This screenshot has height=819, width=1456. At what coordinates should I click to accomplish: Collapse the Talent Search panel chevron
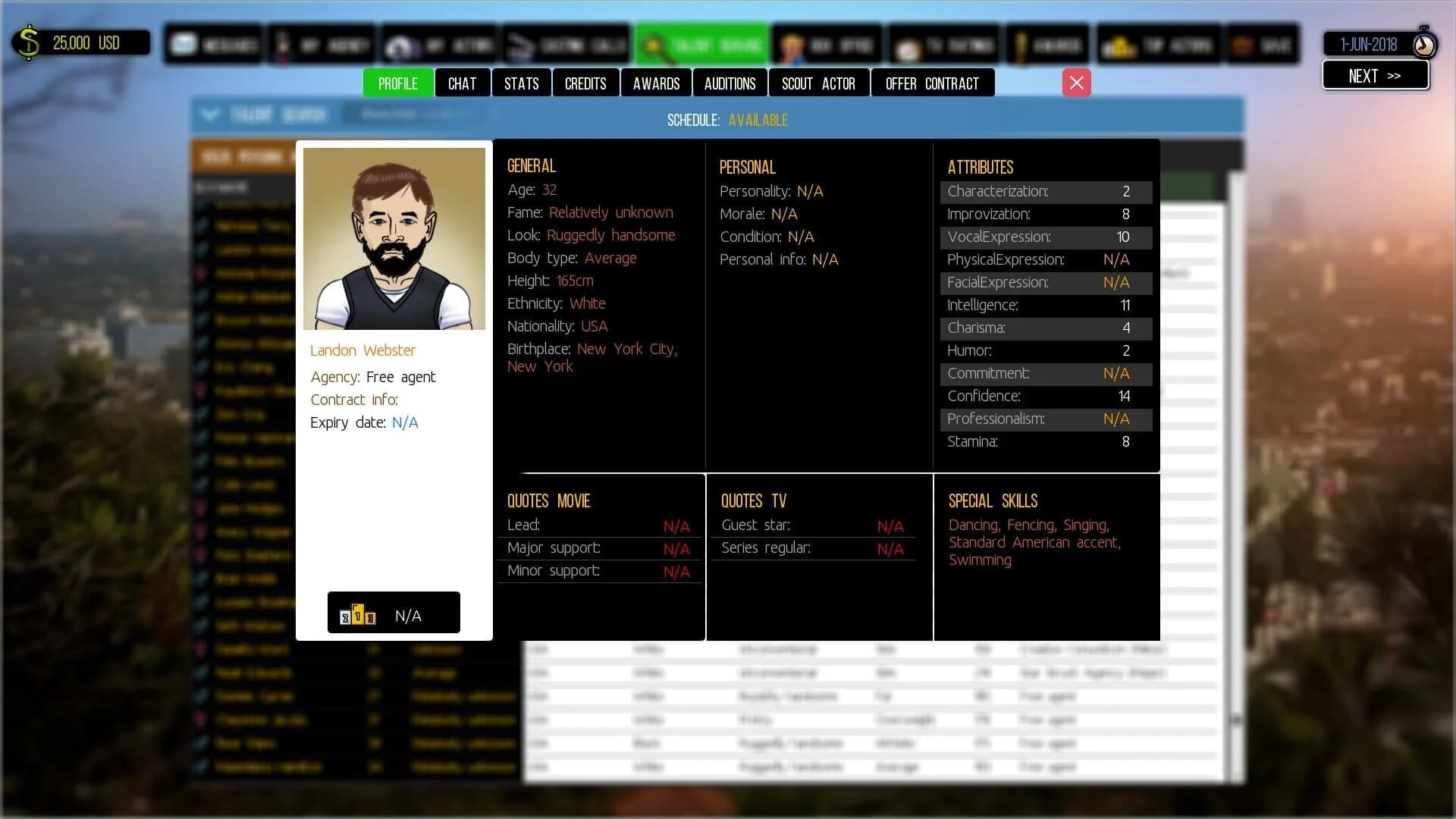point(210,115)
